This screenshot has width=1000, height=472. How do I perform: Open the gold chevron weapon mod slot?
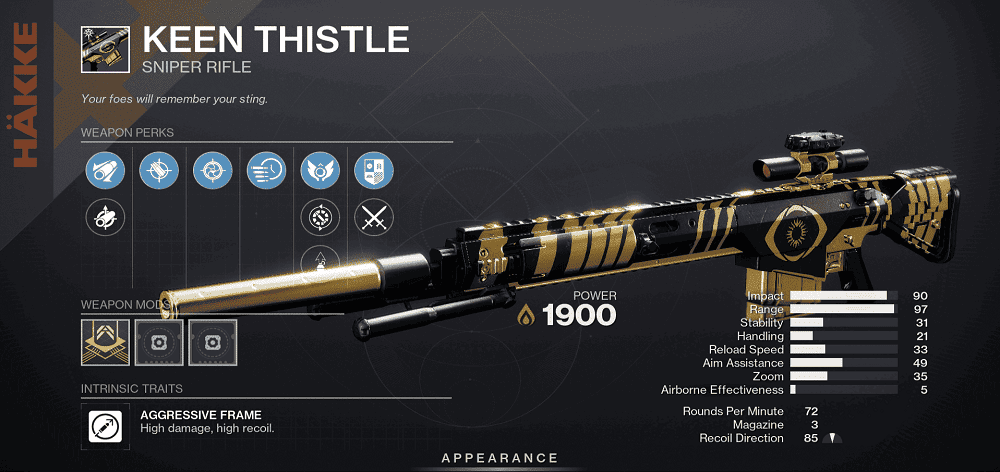pyautogui.click(x=104, y=341)
